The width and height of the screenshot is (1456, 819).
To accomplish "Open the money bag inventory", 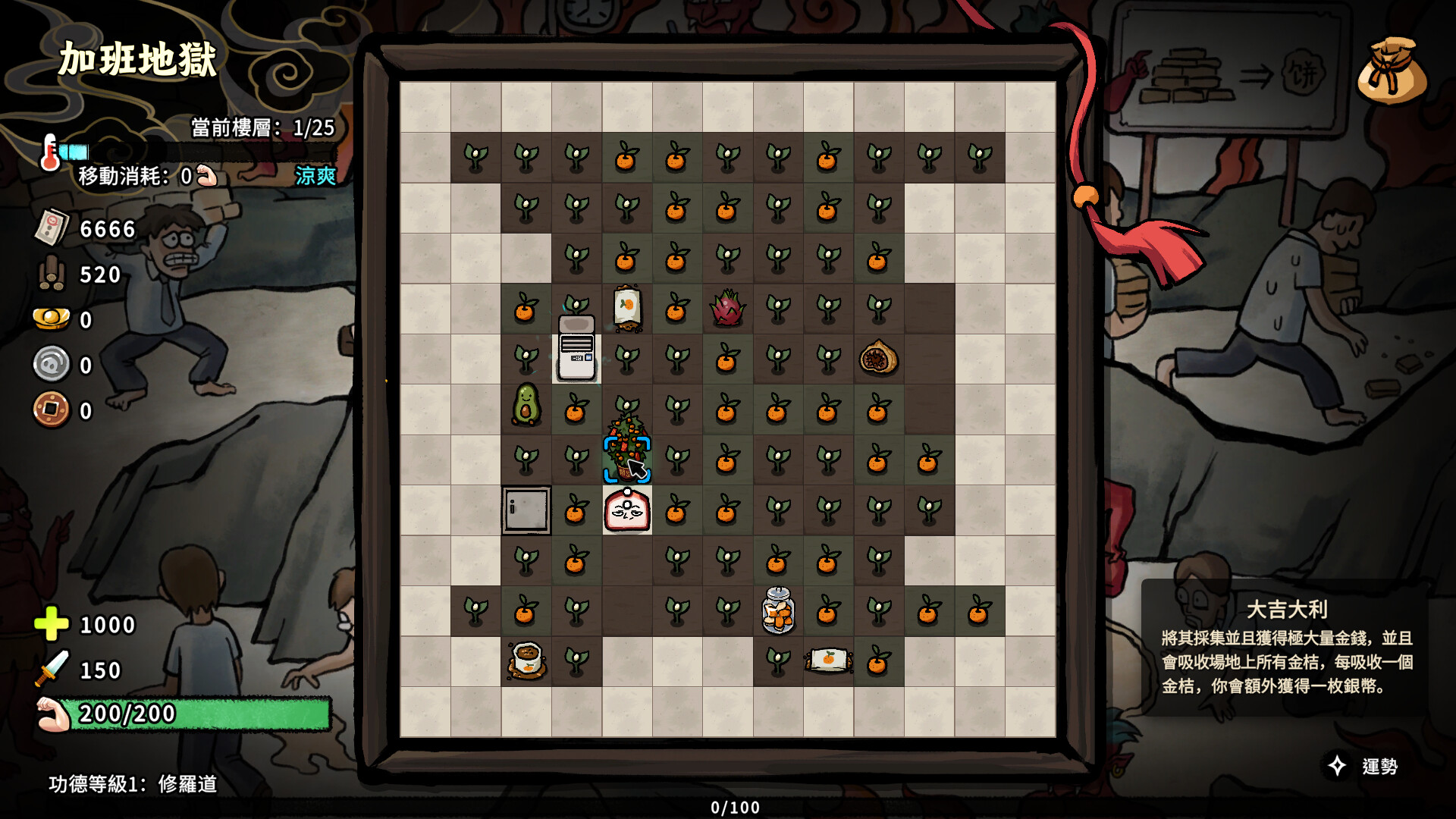I will point(1392,71).
